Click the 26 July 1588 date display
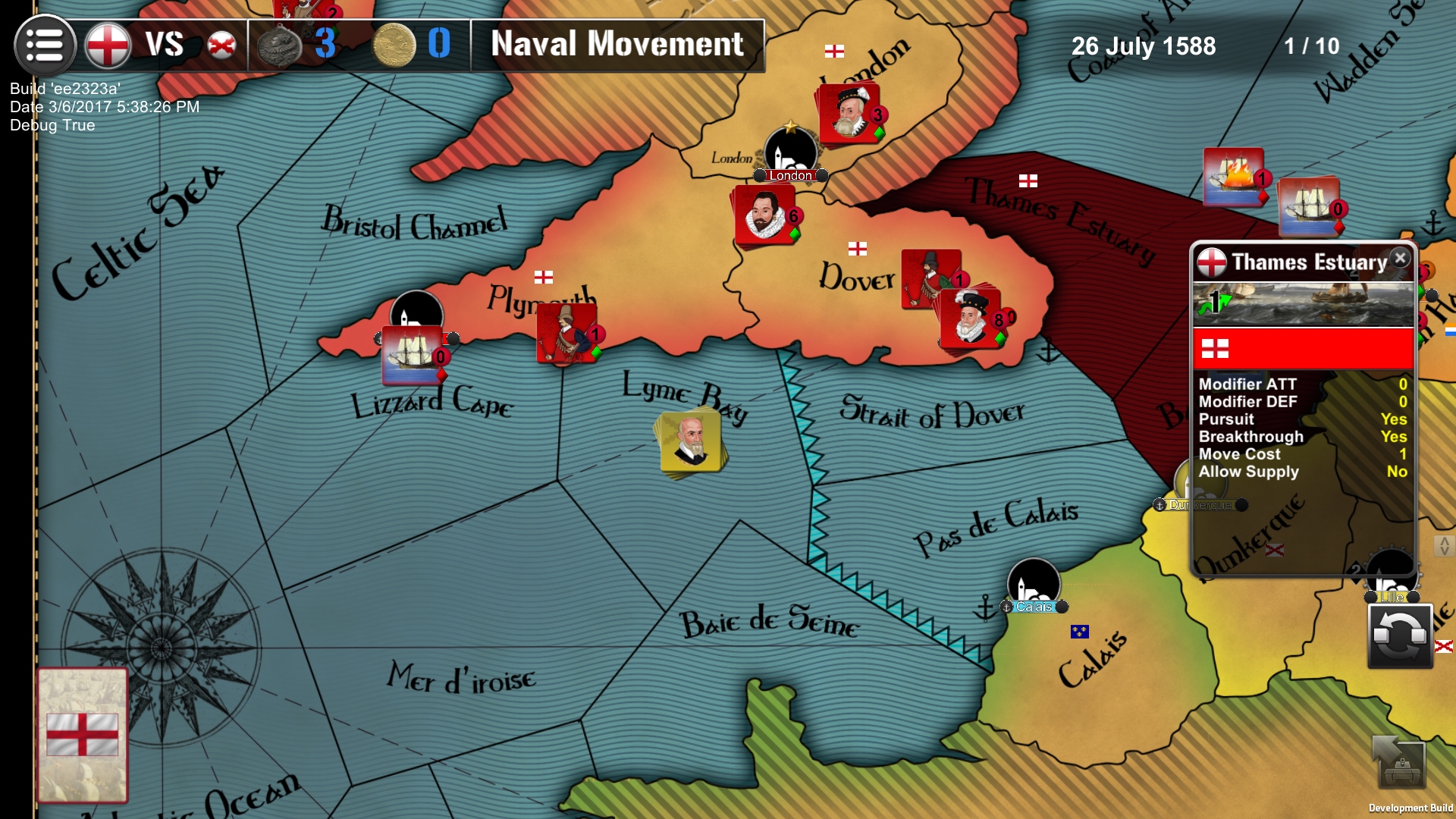 [1144, 47]
